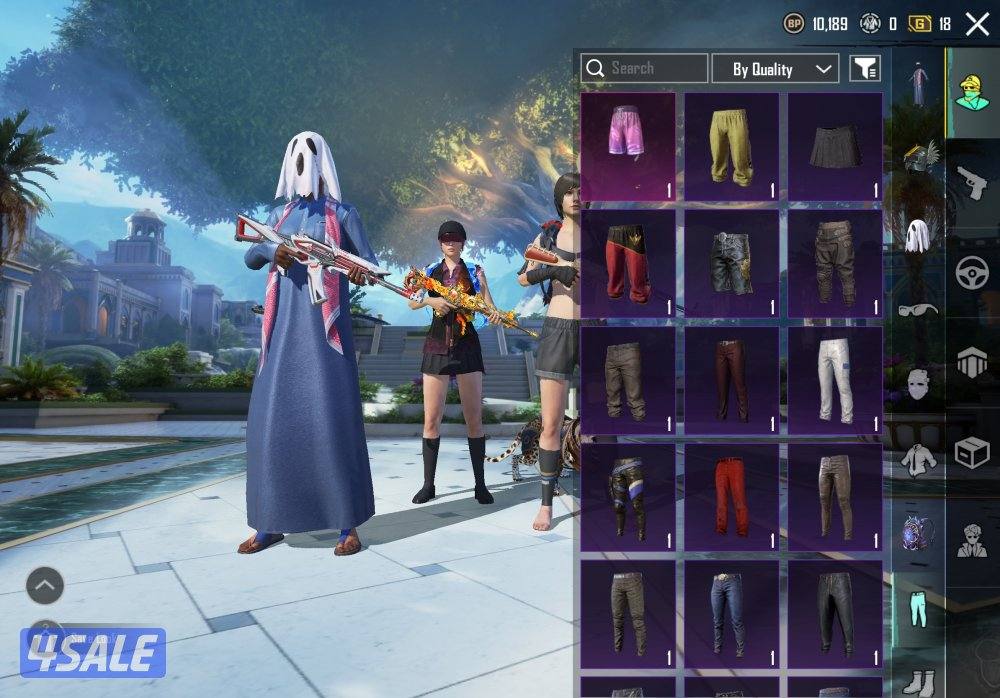This screenshot has height=698, width=1000.
Task: Choose the black pleated skirt
Action: [835, 147]
